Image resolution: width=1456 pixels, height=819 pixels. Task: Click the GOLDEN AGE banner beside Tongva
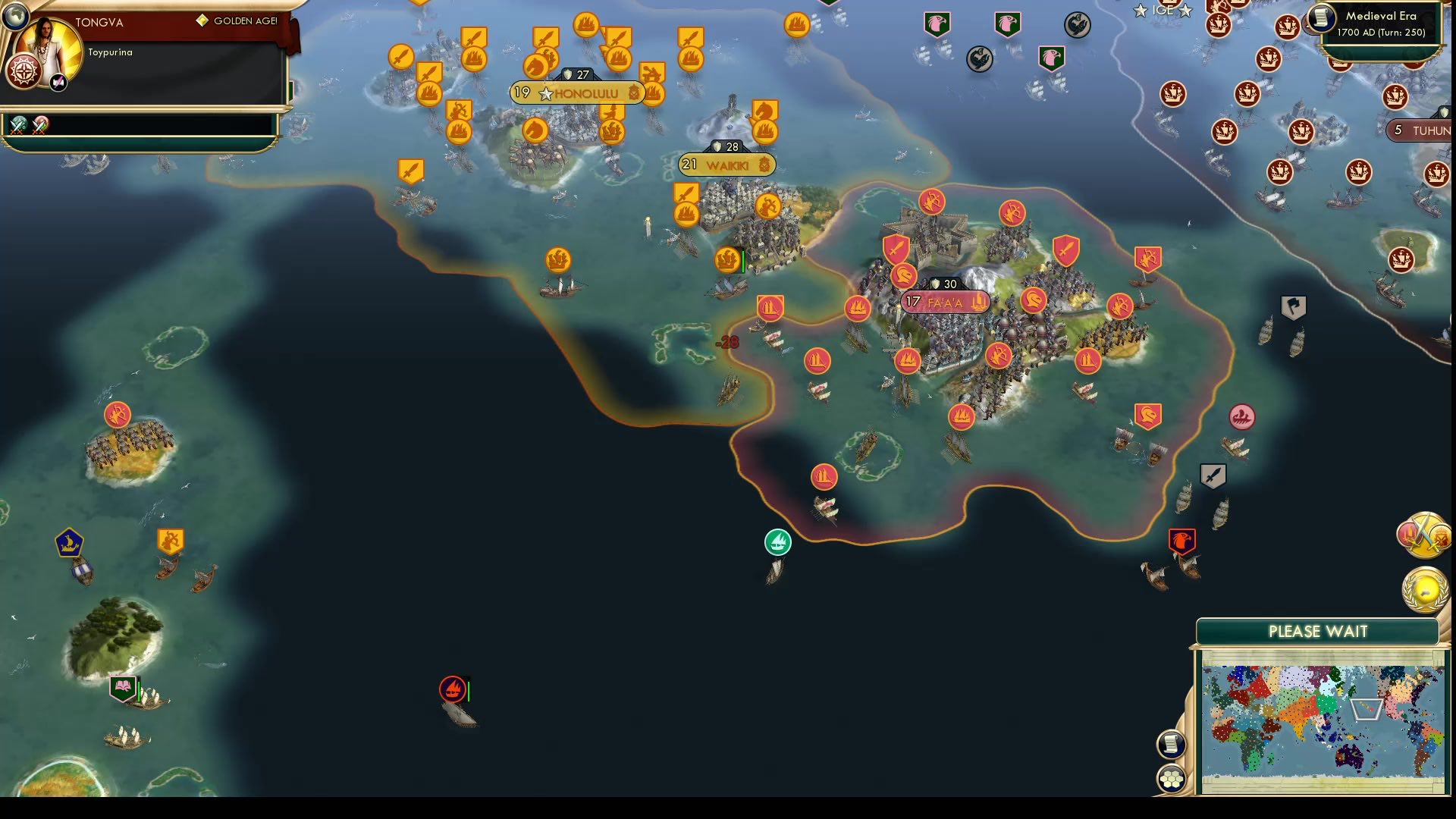(237, 22)
